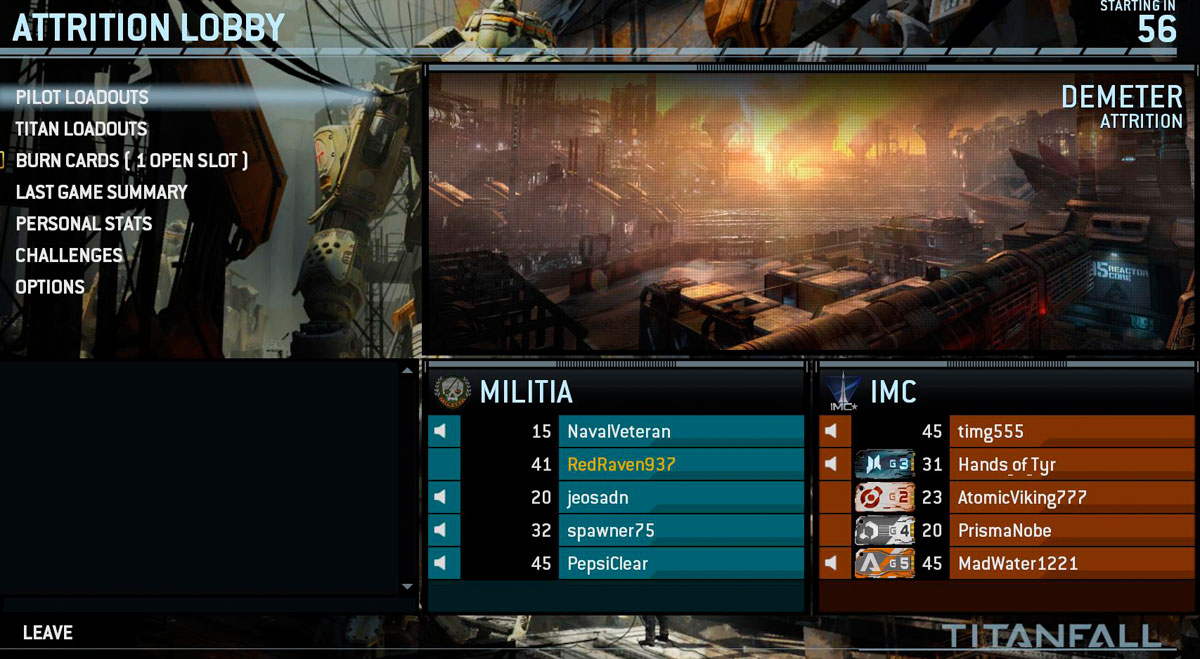Click the Demeter map preview image
The width and height of the screenshot is (1200, 659).
tap(810, 210)
